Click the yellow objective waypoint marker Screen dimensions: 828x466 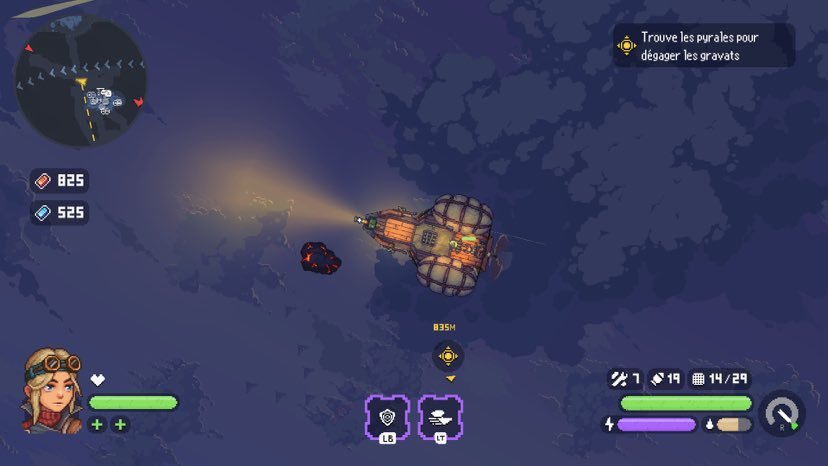click(x=448, y=355)
